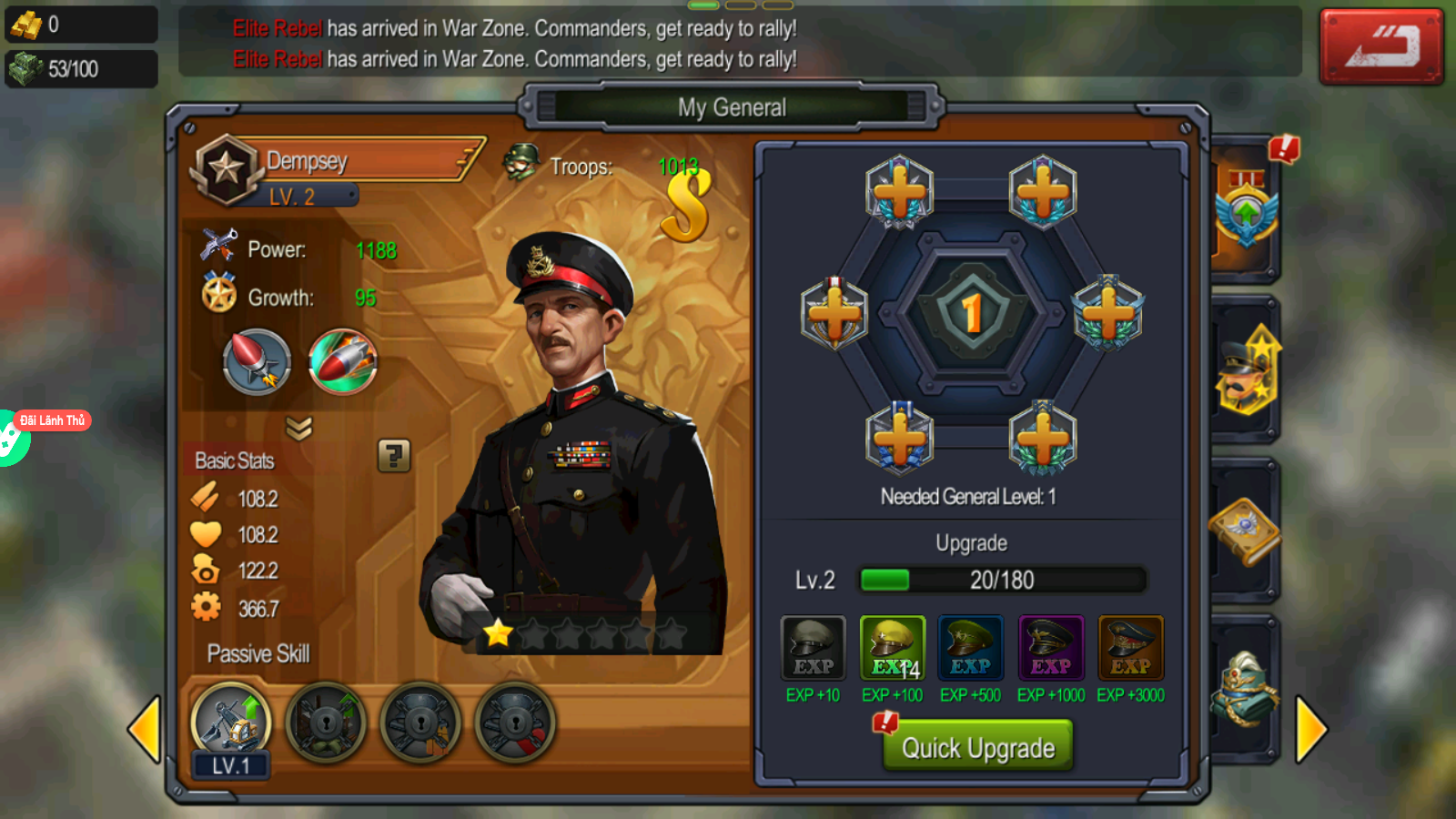
Task: Tap the blue rocket skill icon
Action: coord(257,361)
